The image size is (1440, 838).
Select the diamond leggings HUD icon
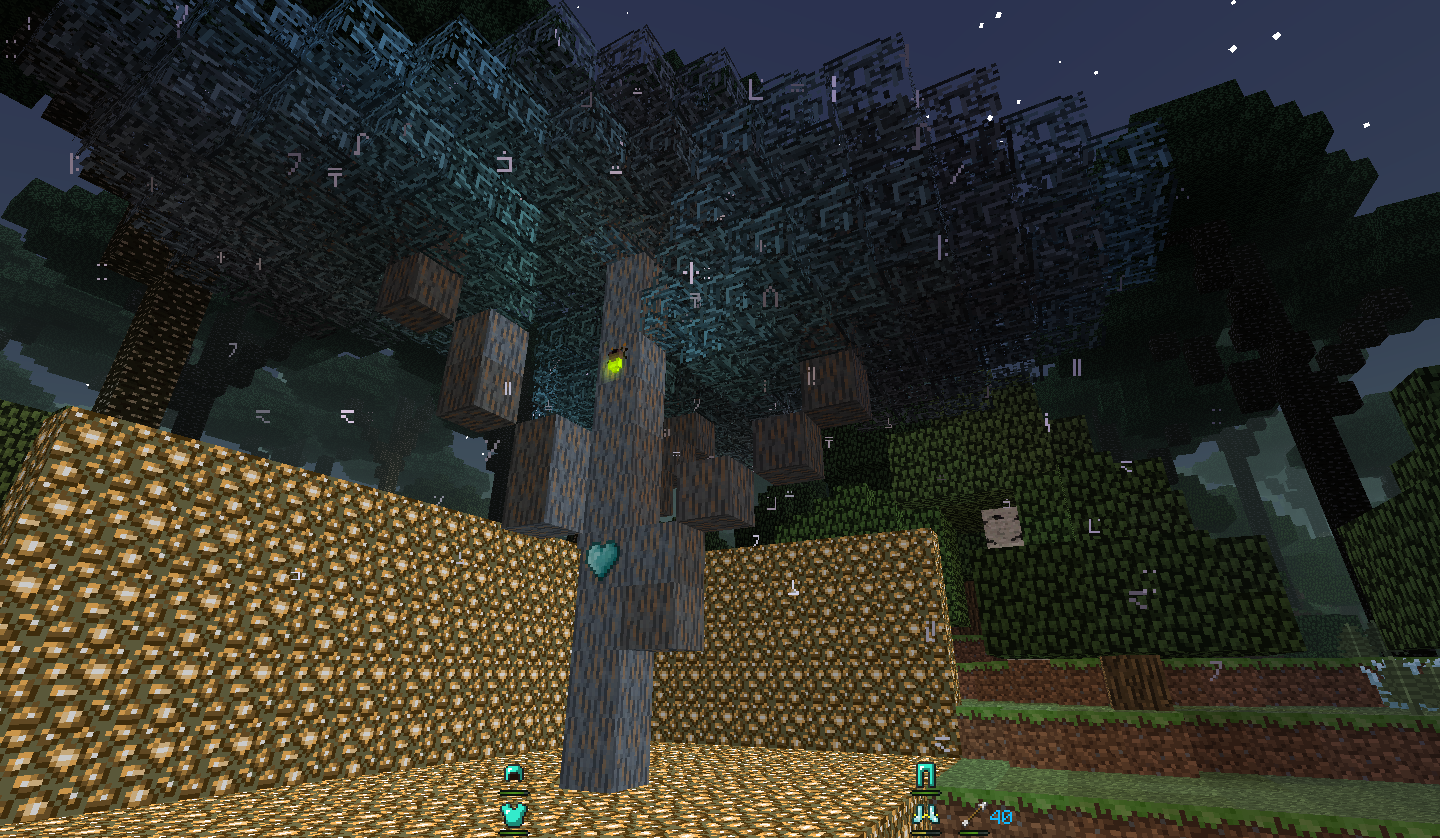924,772
